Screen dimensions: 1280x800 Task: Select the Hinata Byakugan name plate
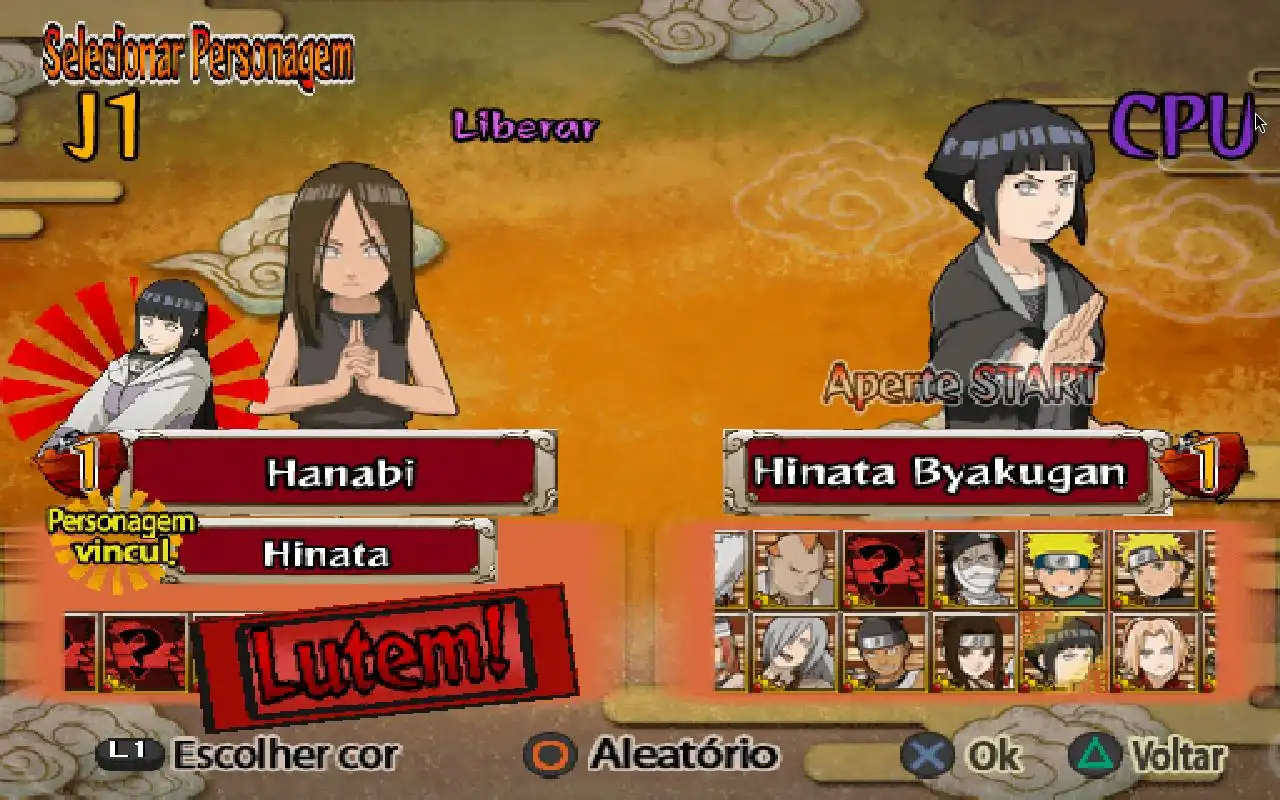(x=942, y=472)
